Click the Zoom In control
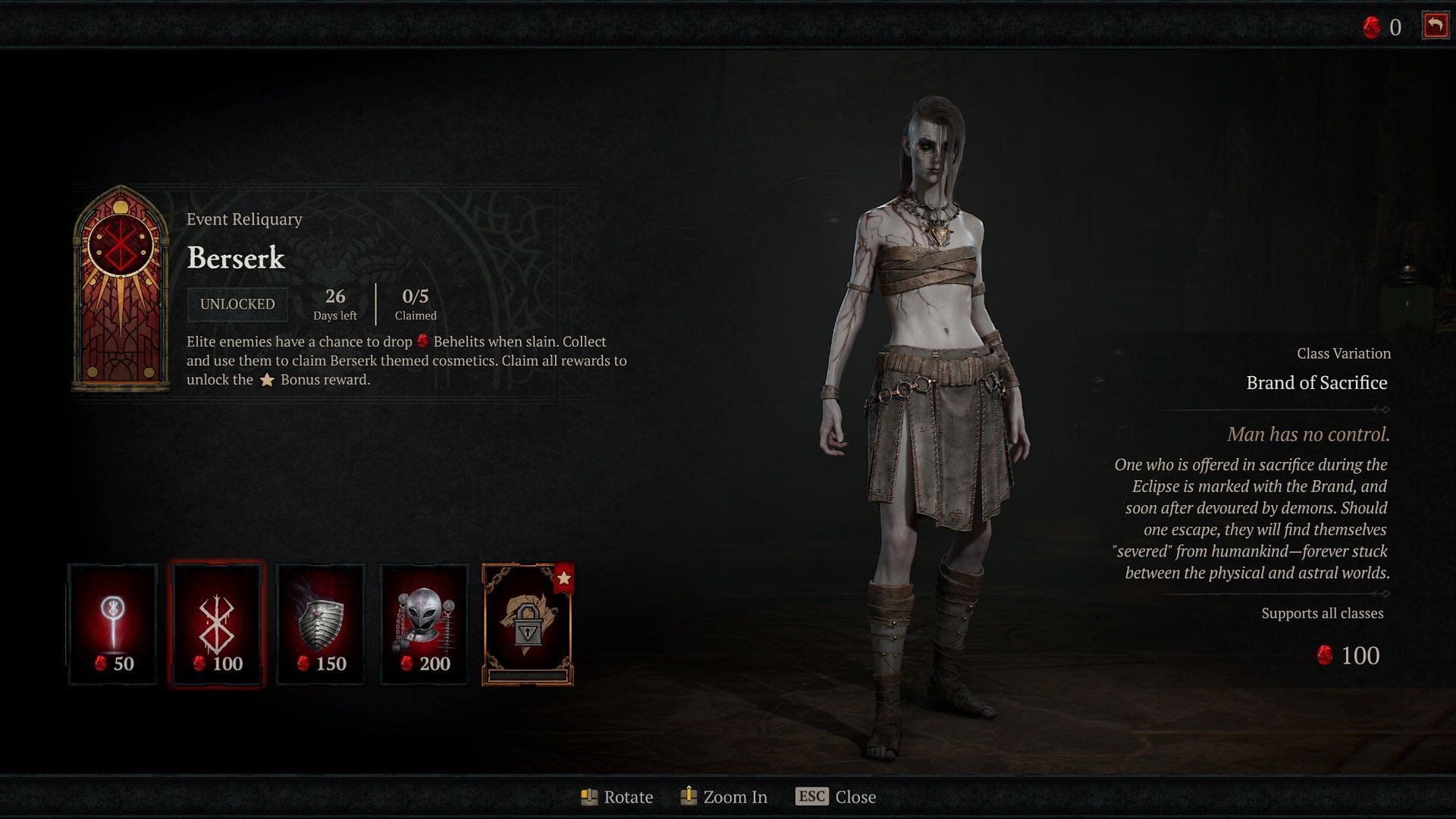Viewport: 1456px width, 819px height. pos(724,796)
